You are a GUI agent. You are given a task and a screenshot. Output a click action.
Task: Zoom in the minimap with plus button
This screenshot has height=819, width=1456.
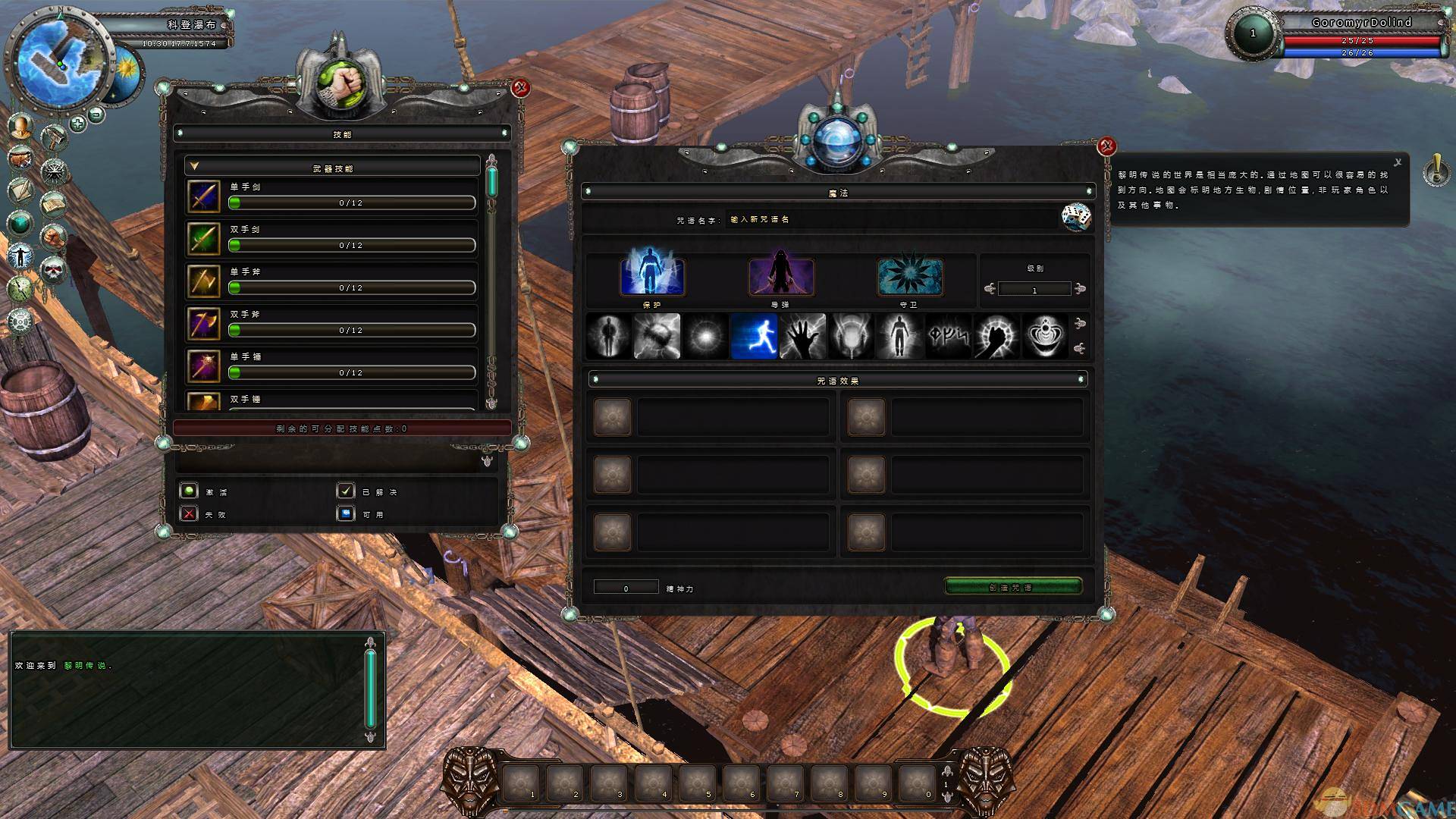point(77,124)
